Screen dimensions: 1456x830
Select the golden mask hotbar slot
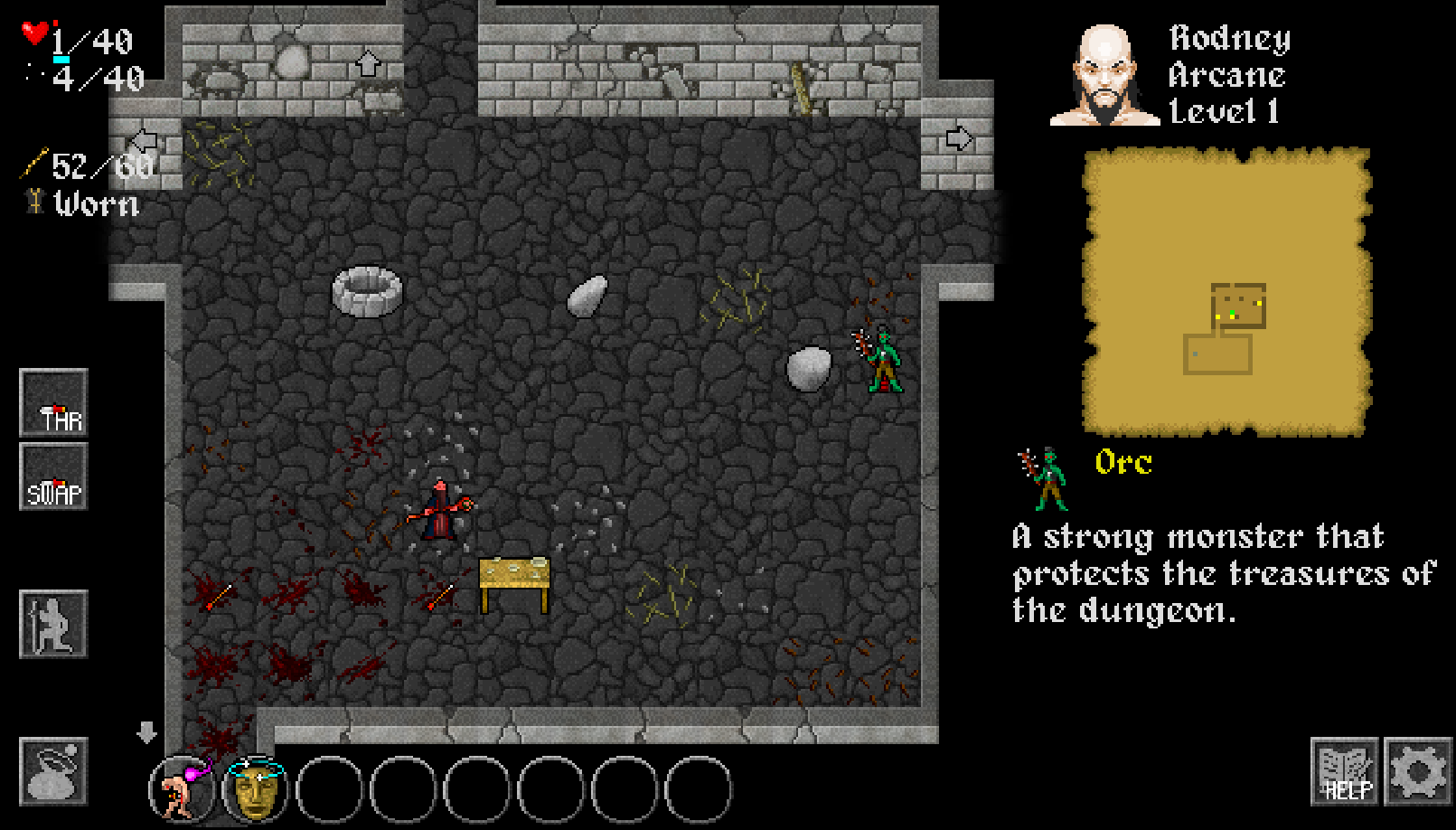256,789
